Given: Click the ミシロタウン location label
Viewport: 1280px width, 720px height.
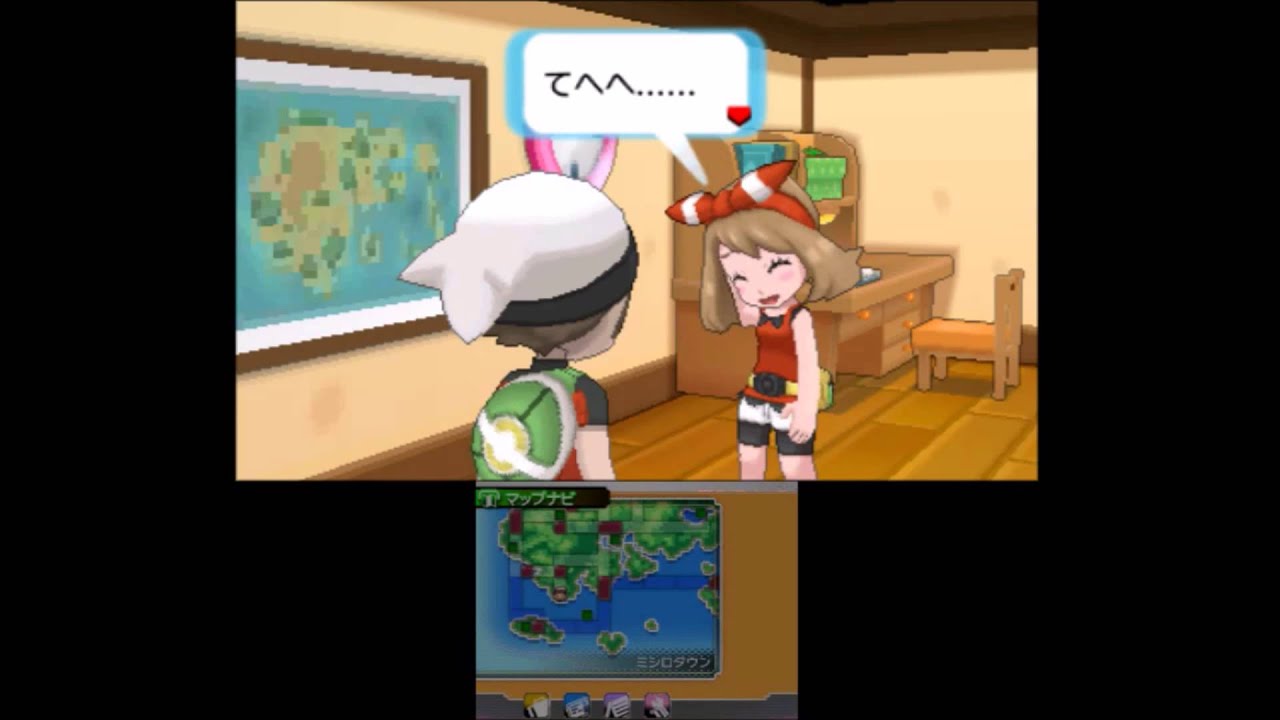Looking at the screenshot, I should click(x=673, y=661).
